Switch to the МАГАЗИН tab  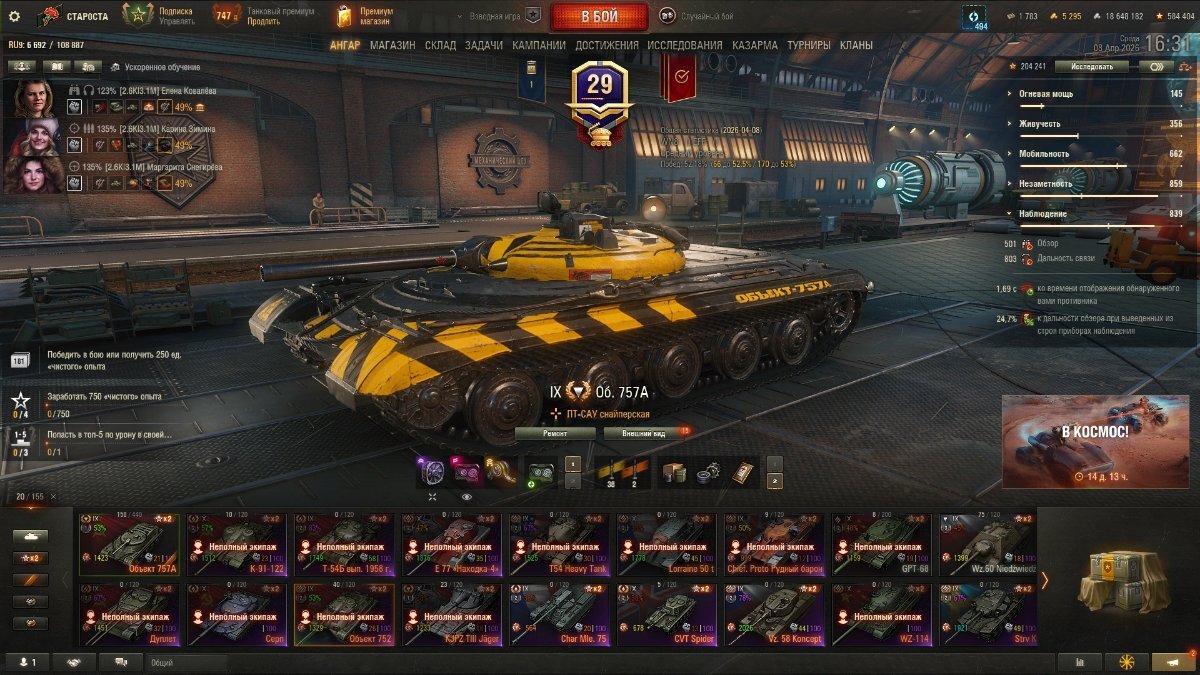click(x=392, y=45)
